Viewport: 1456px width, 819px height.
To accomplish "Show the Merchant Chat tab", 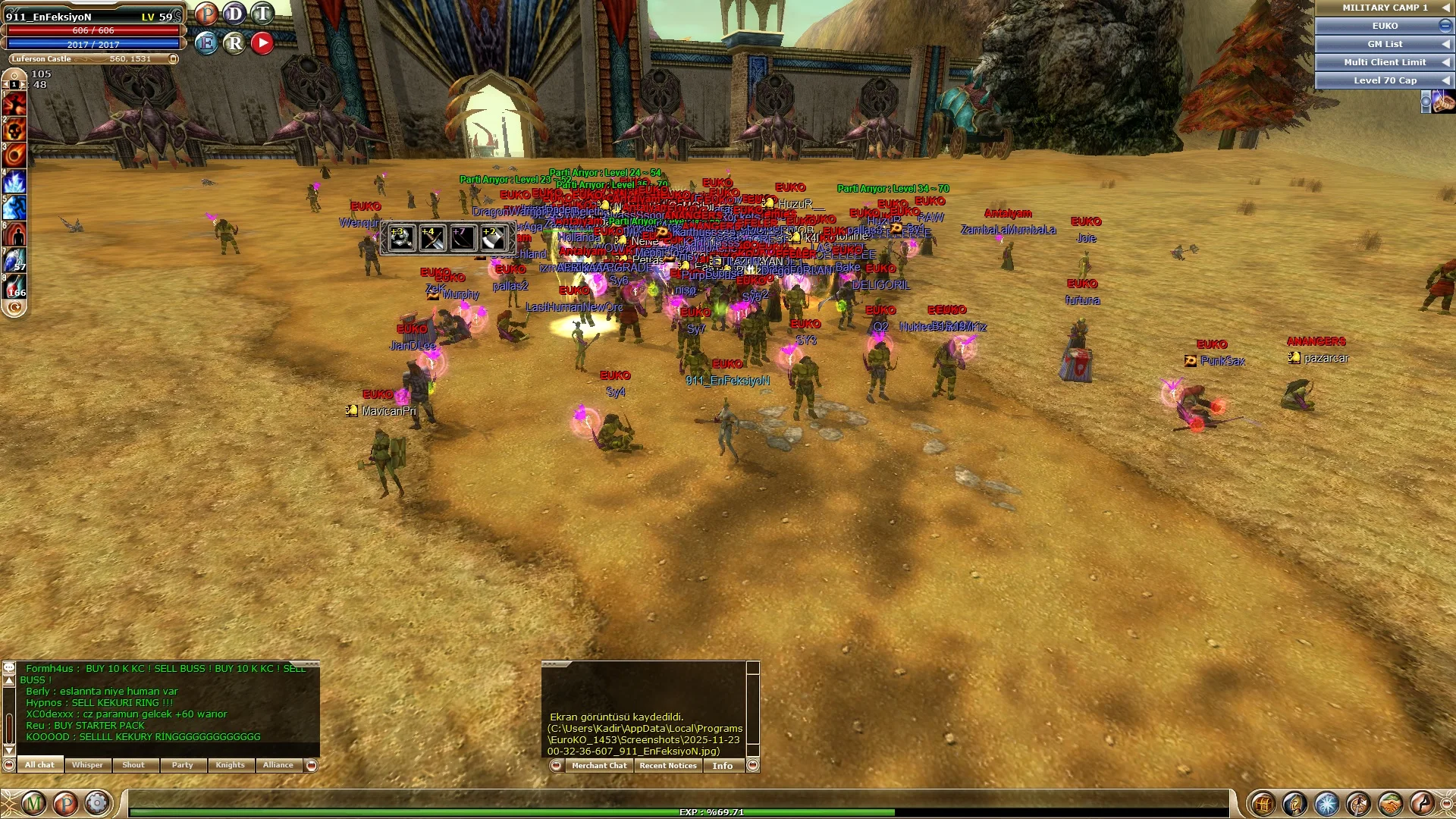I will [599, 766].
